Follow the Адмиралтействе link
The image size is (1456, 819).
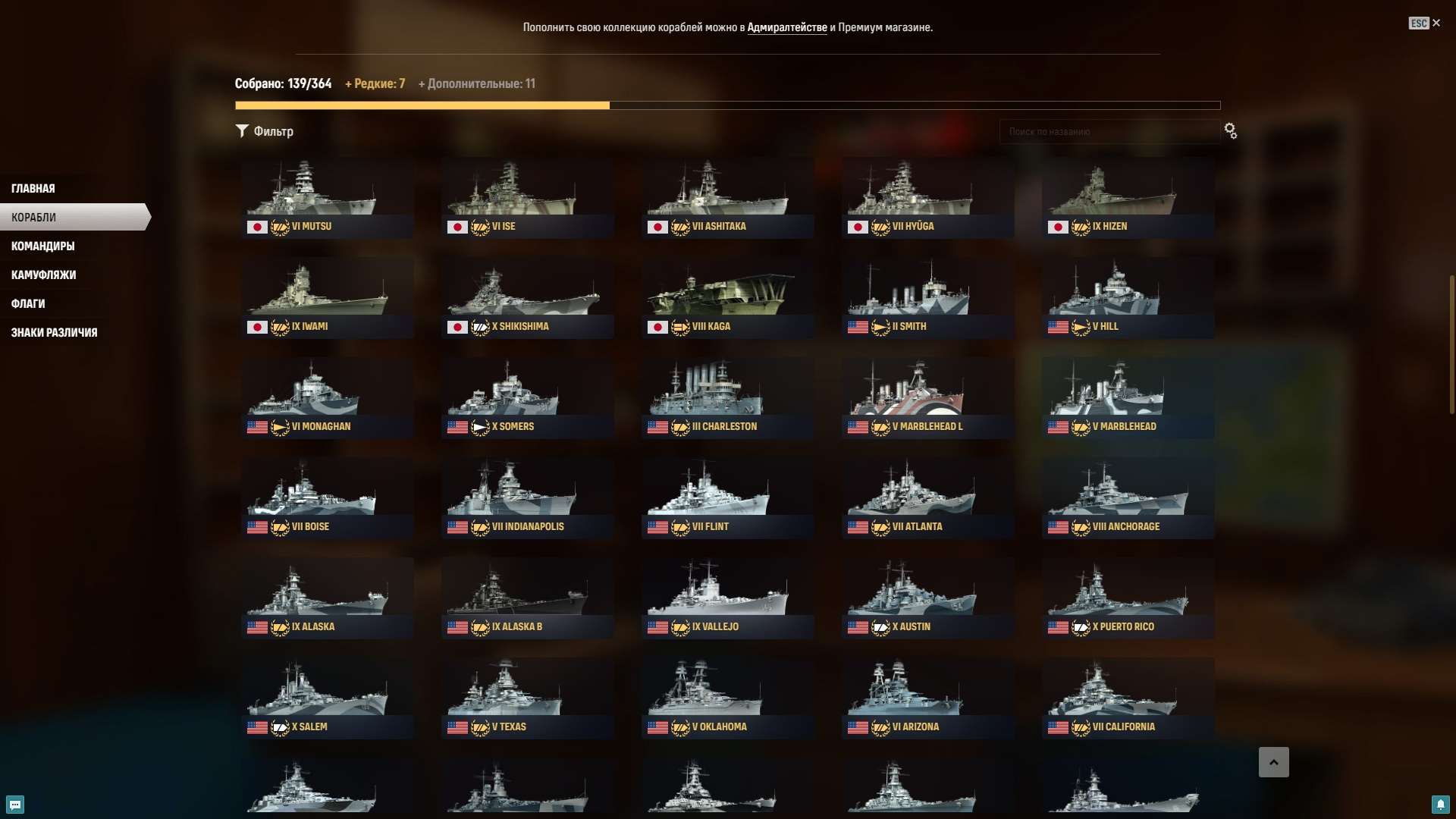click(789, 27)
